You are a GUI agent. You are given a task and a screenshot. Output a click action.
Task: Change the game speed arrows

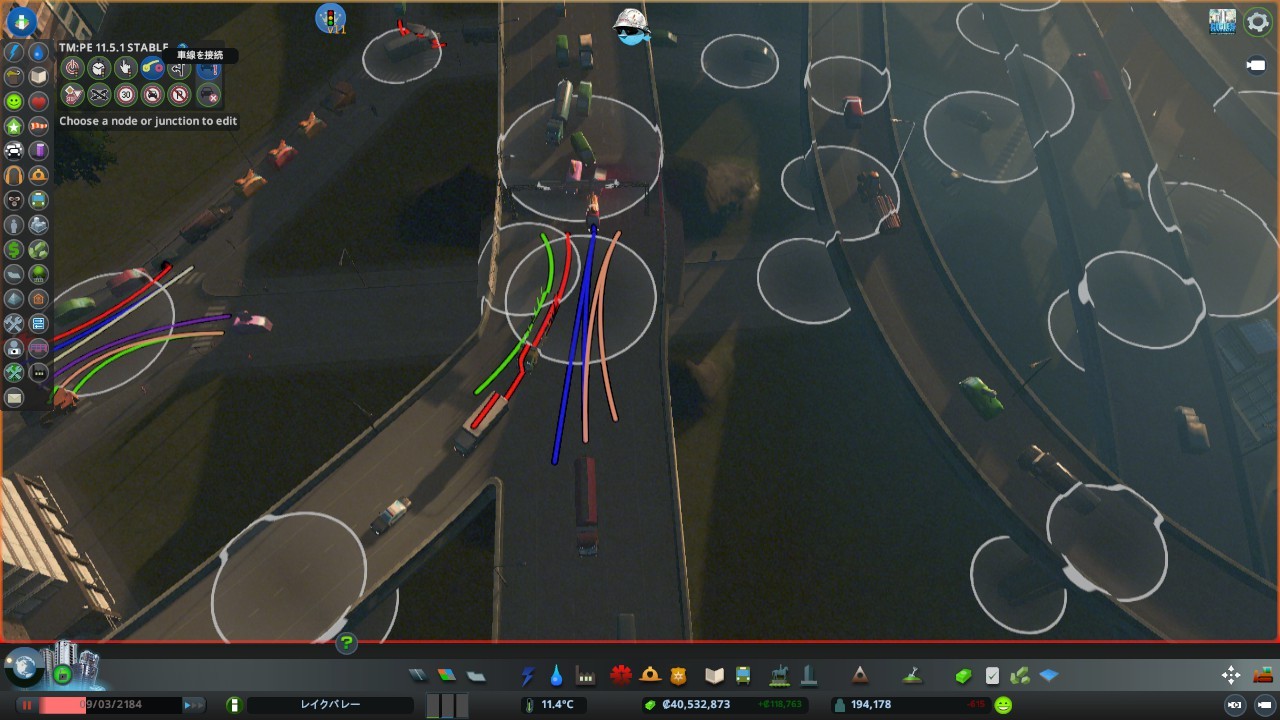pyautogui.click(x=193, y=705)
